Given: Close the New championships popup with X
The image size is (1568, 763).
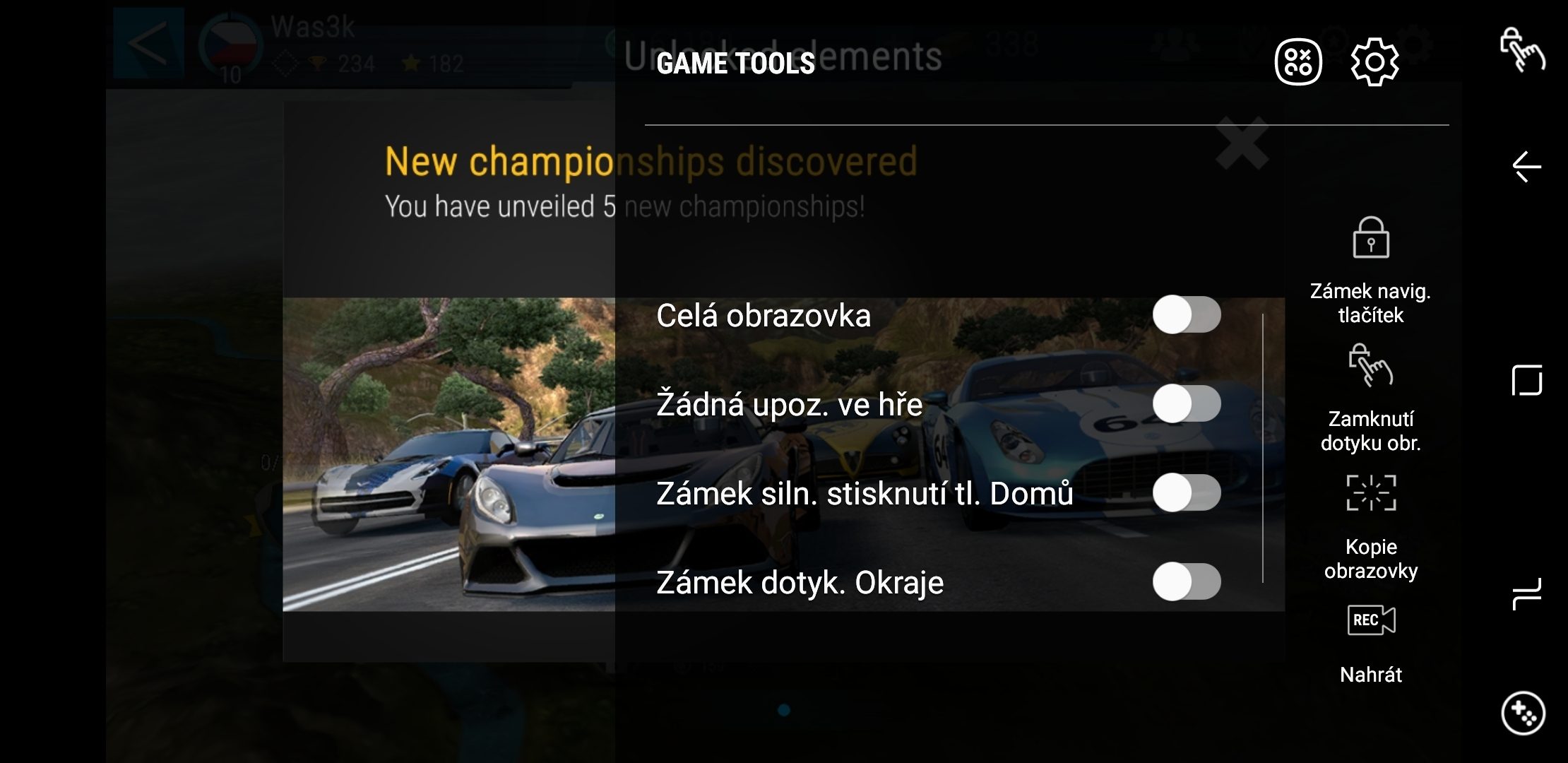Looking at the screenshot, I should point(1242,144).
